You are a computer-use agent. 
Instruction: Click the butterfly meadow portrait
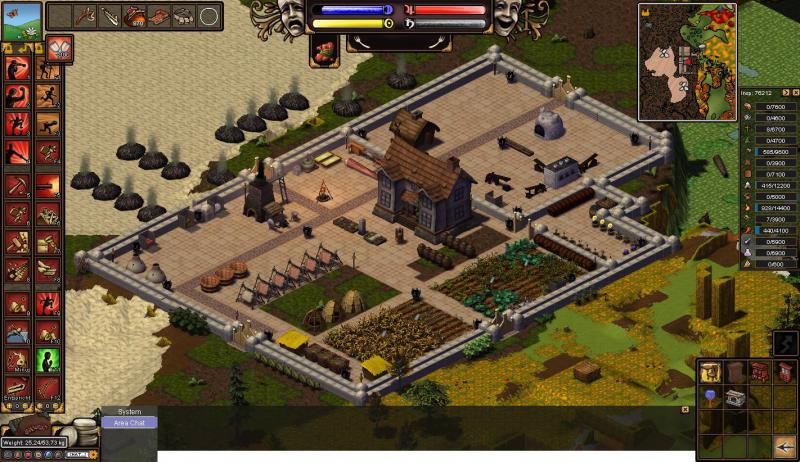pyautogui.click(x=21, y=20)
